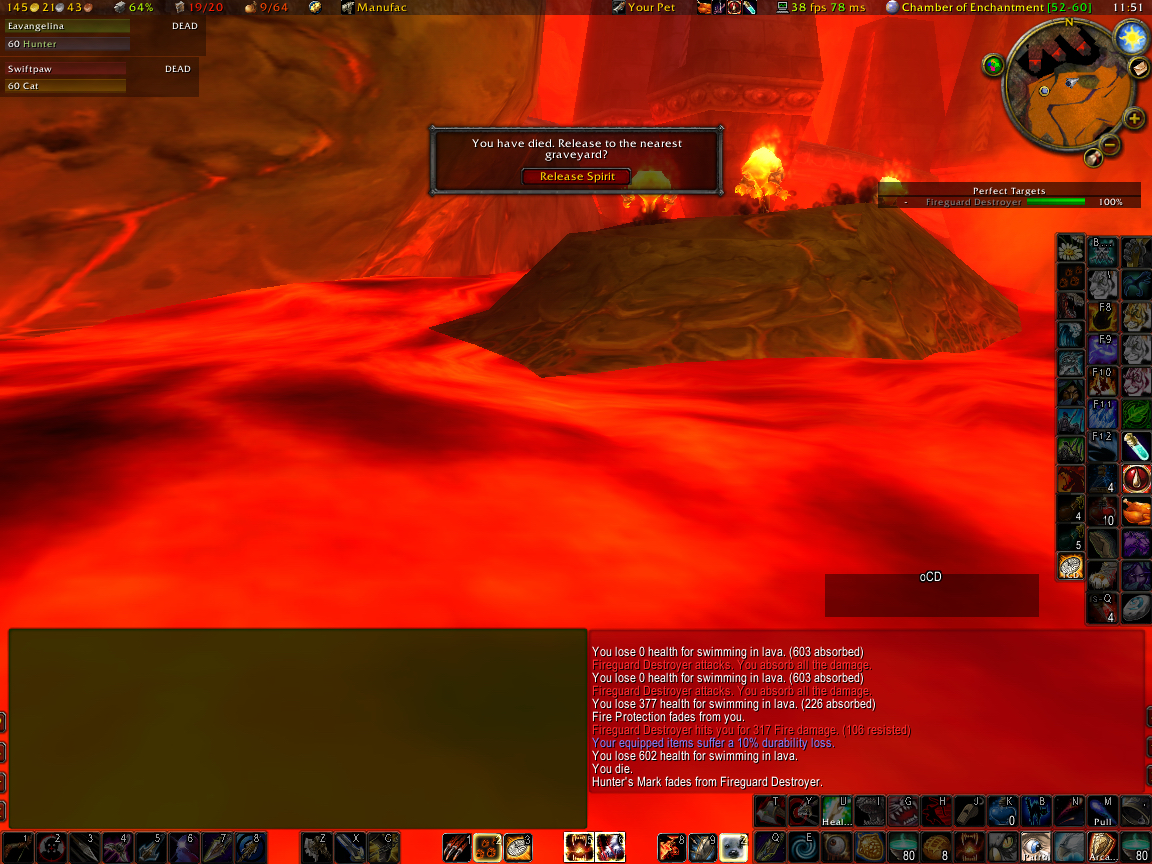Release Spirit to the nearest graveyard
Screen dimensions: 1152x864
coord(576,177)
